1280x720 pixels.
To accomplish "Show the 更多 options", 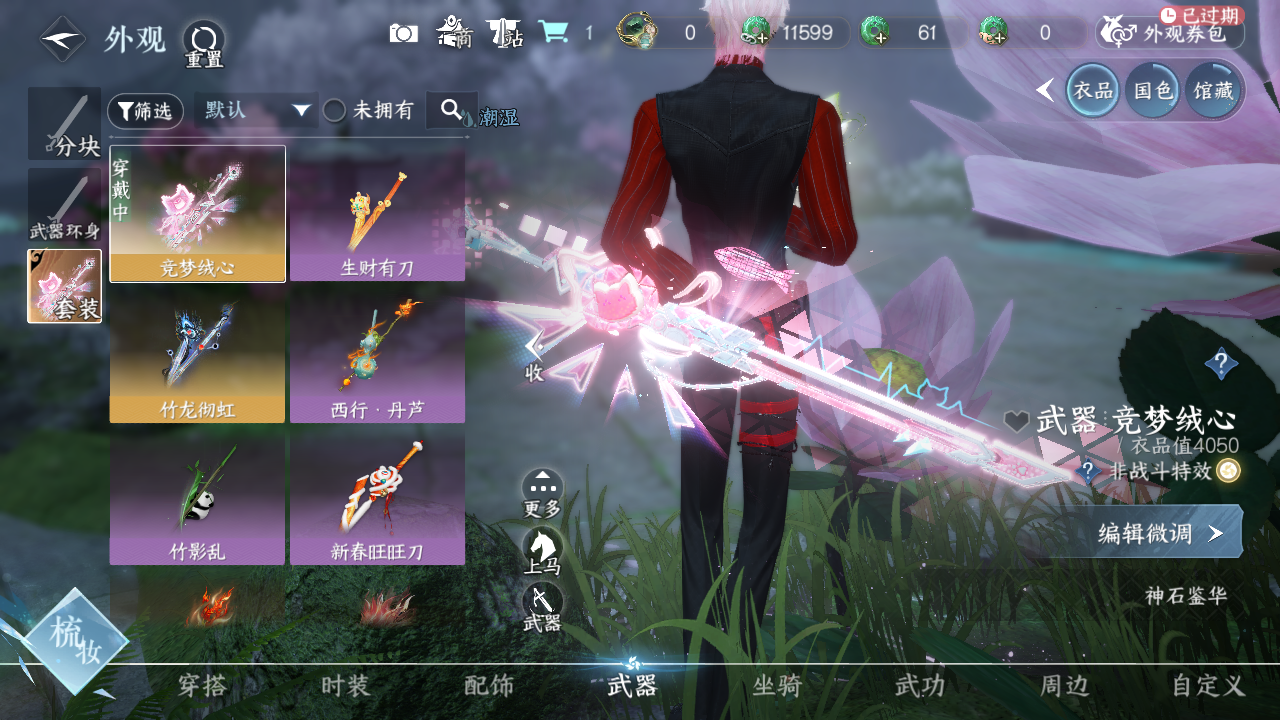I will 542,491.
